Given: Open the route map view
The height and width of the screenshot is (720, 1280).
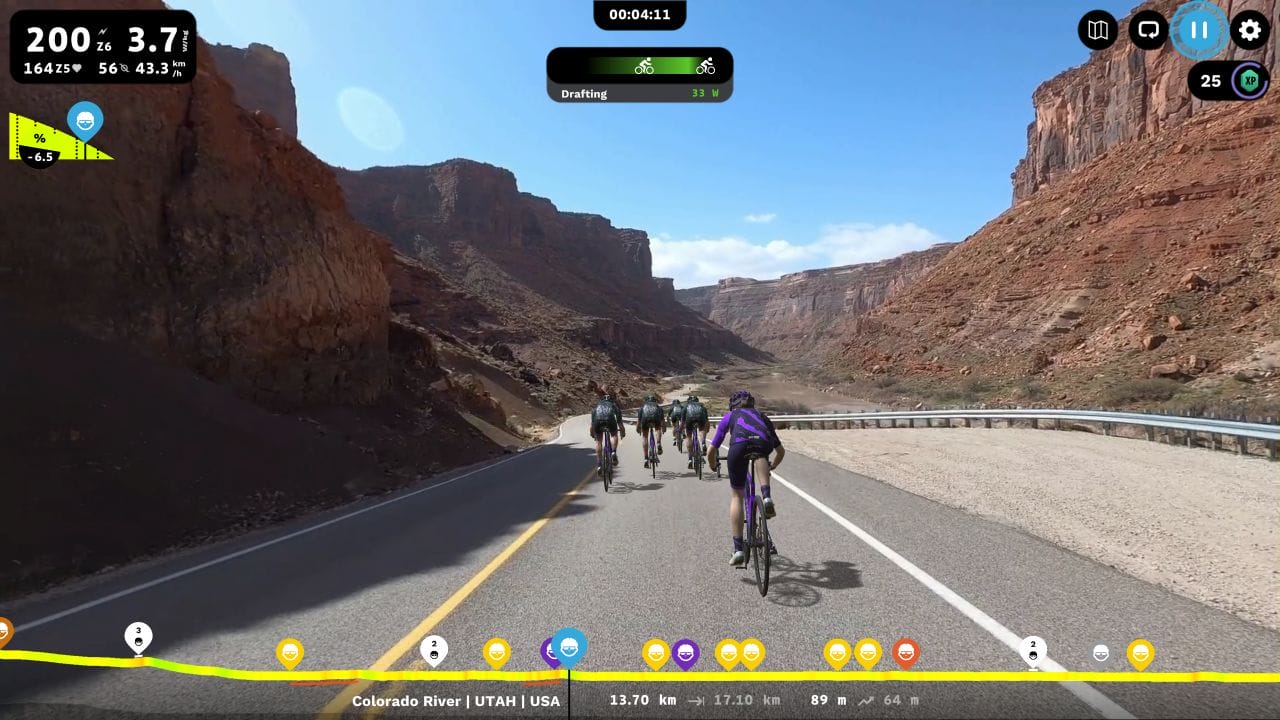Looking at the screenshot, I should coord(1096,31).
